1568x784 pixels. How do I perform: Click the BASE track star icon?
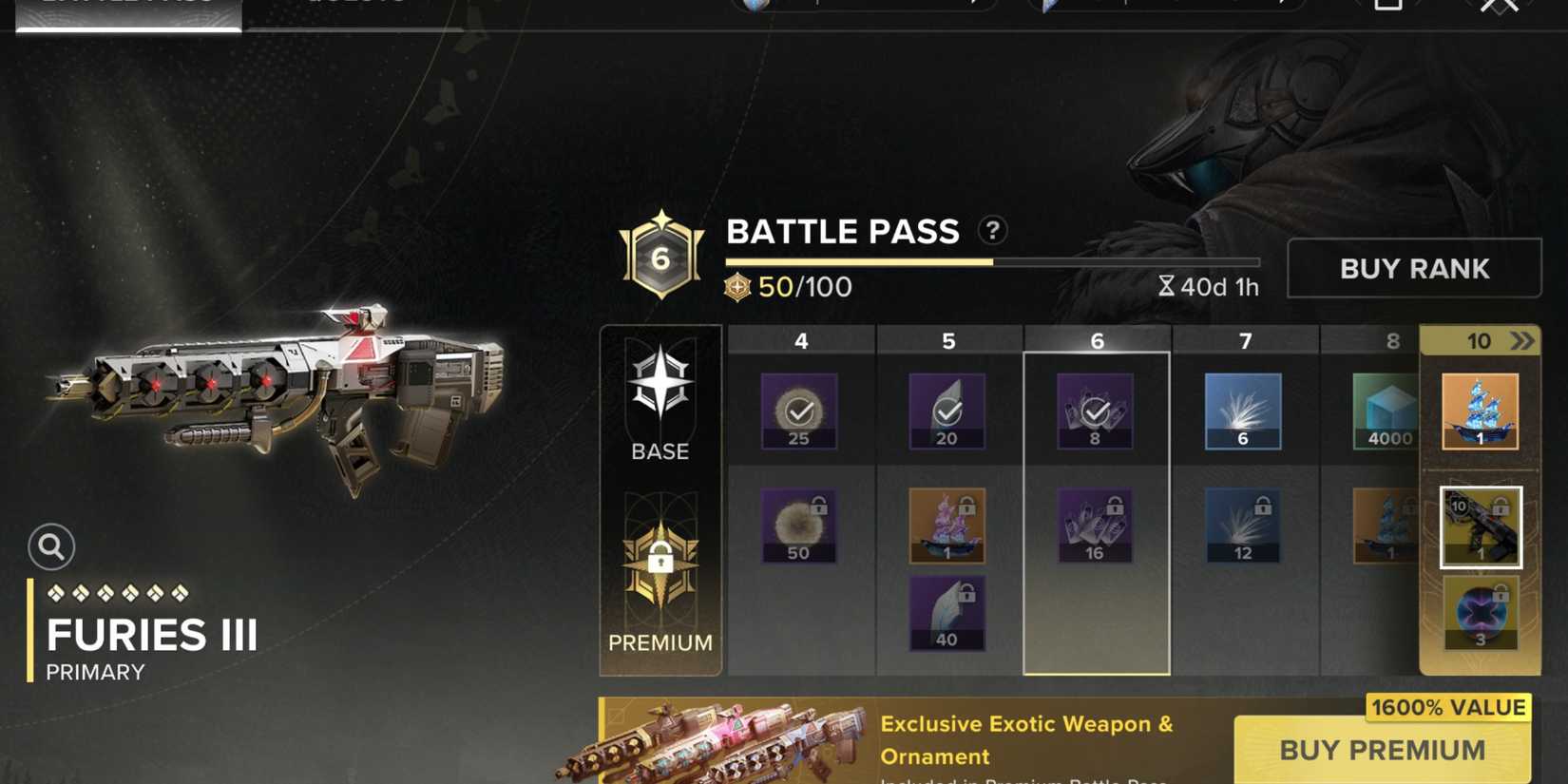(x=660, y=384)
